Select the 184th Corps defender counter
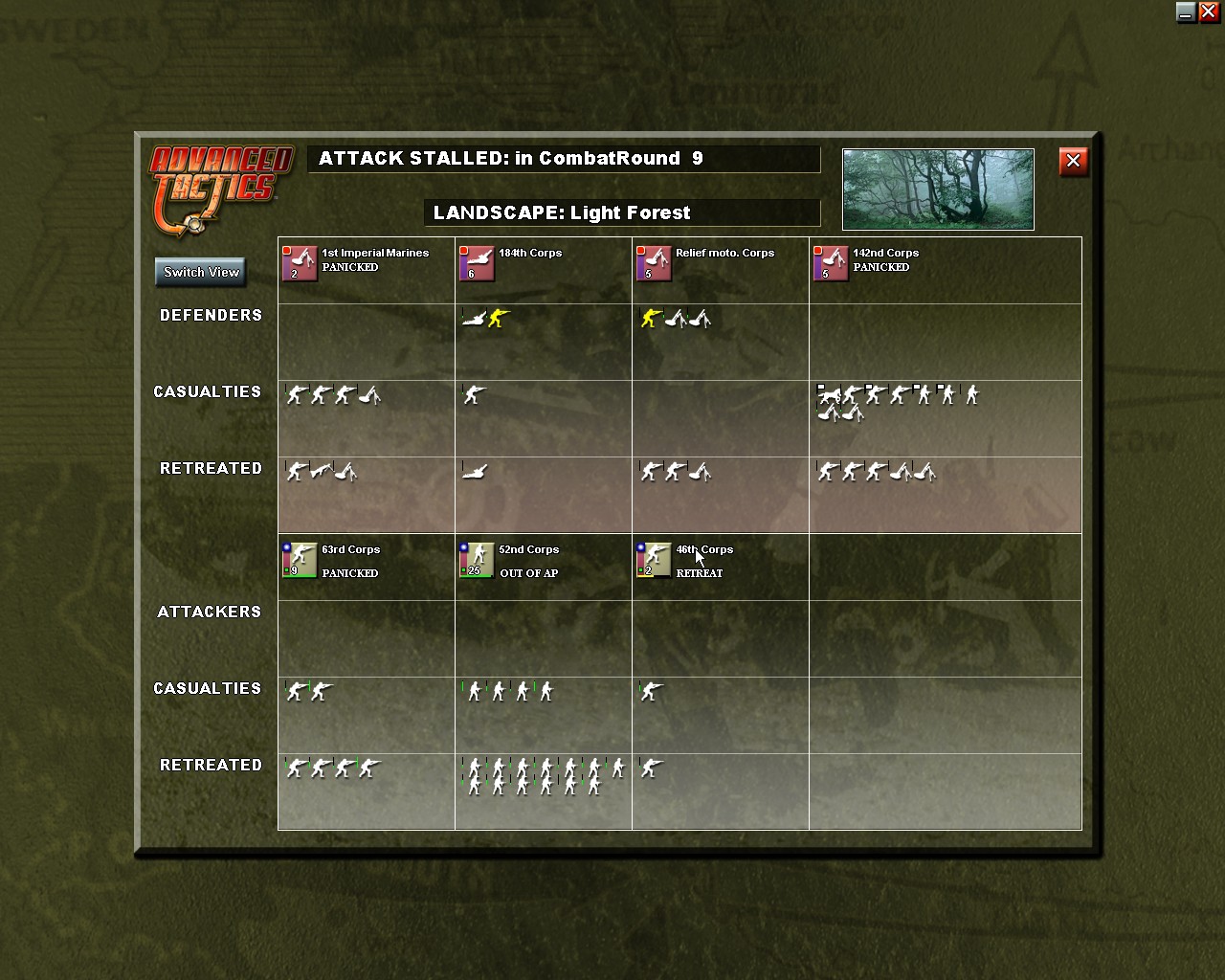1225x980 pixels. tap(476, 264)
